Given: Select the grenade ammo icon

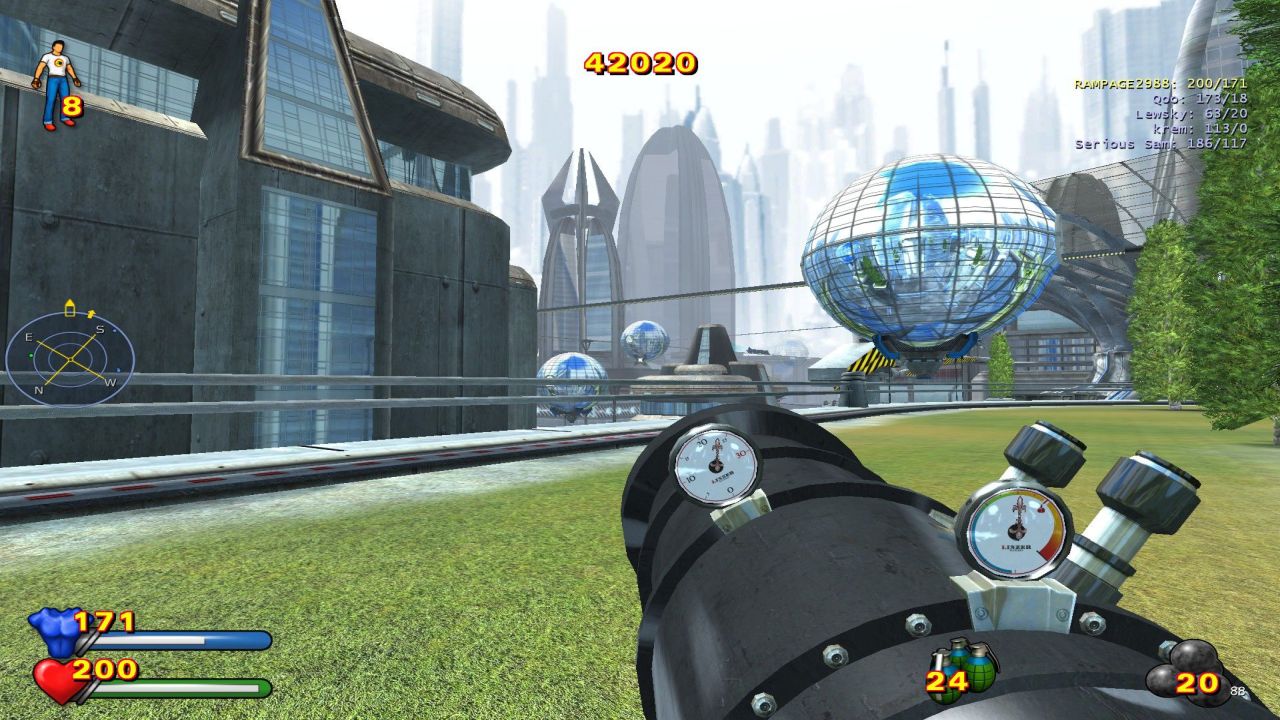Looking at the screenshot, I should click(966, 668).
